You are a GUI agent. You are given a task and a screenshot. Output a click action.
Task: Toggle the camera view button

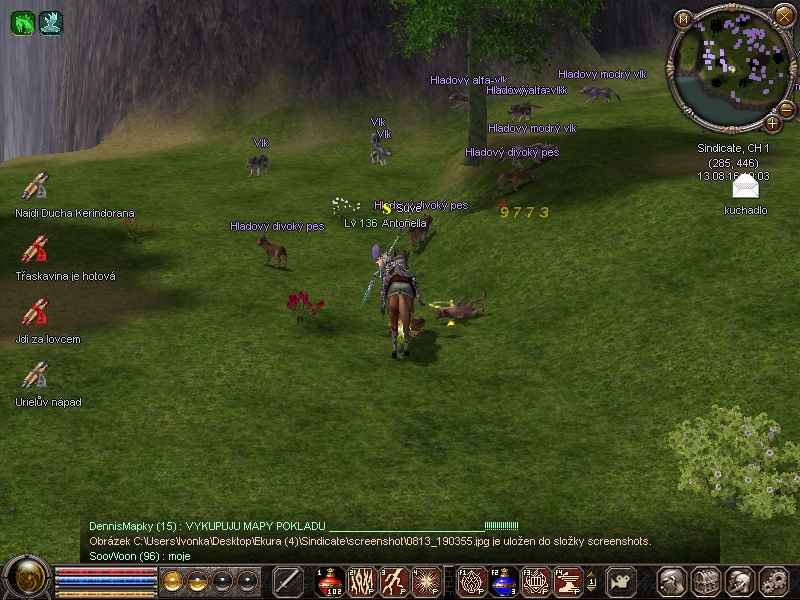tap(623, 581)
